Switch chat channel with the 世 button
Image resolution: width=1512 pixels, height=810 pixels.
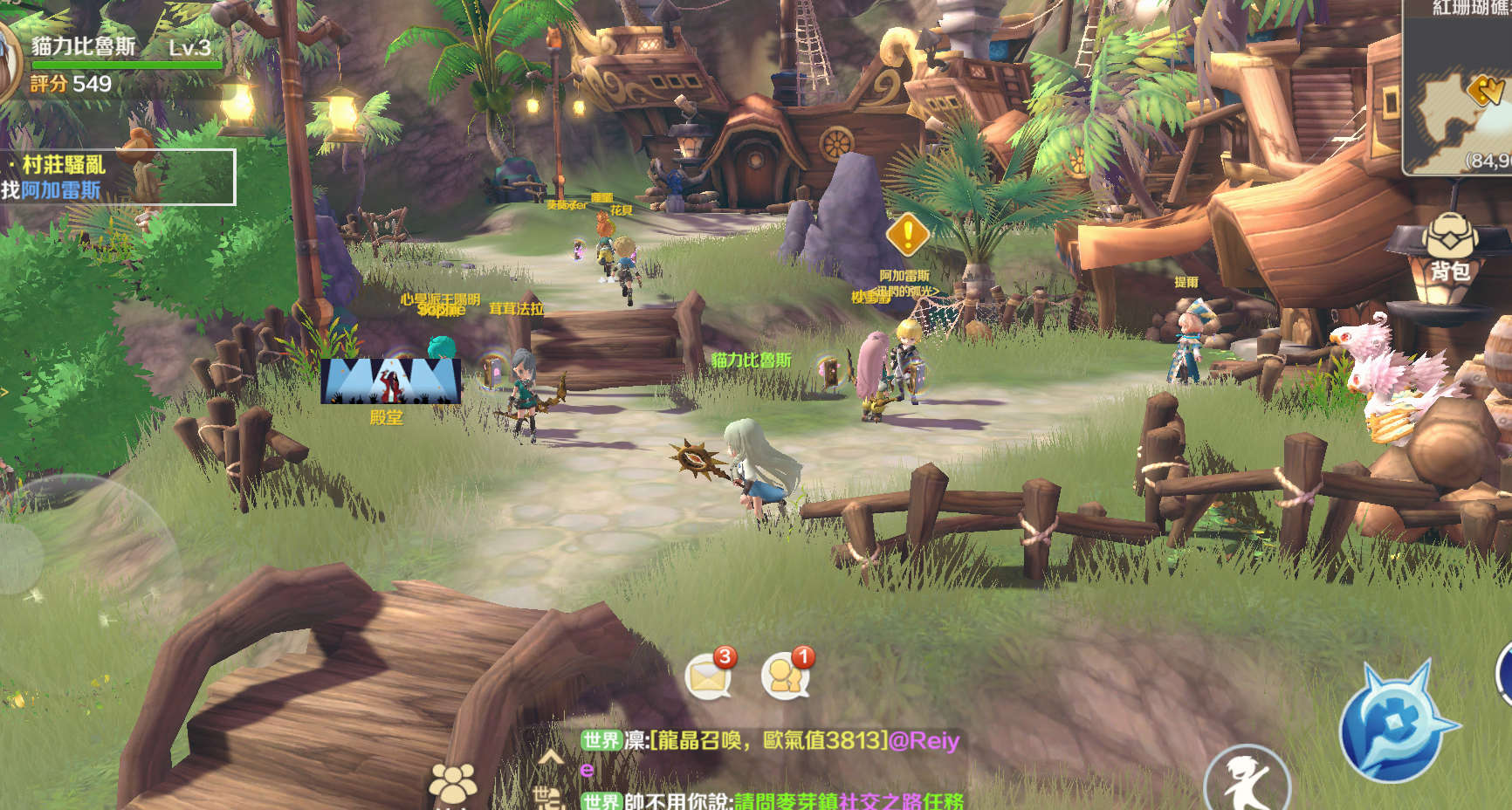(547, 797)
